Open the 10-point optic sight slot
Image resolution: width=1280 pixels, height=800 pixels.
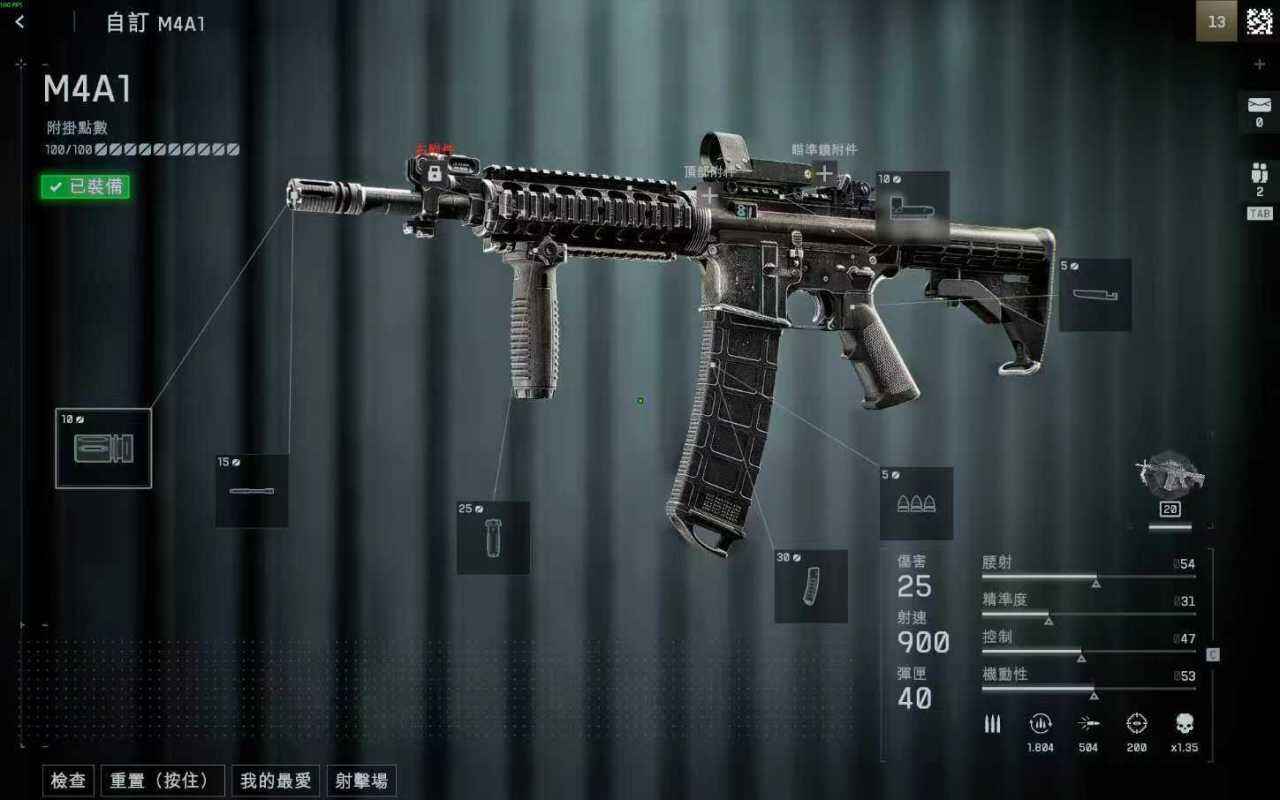[x=912, y=207]
